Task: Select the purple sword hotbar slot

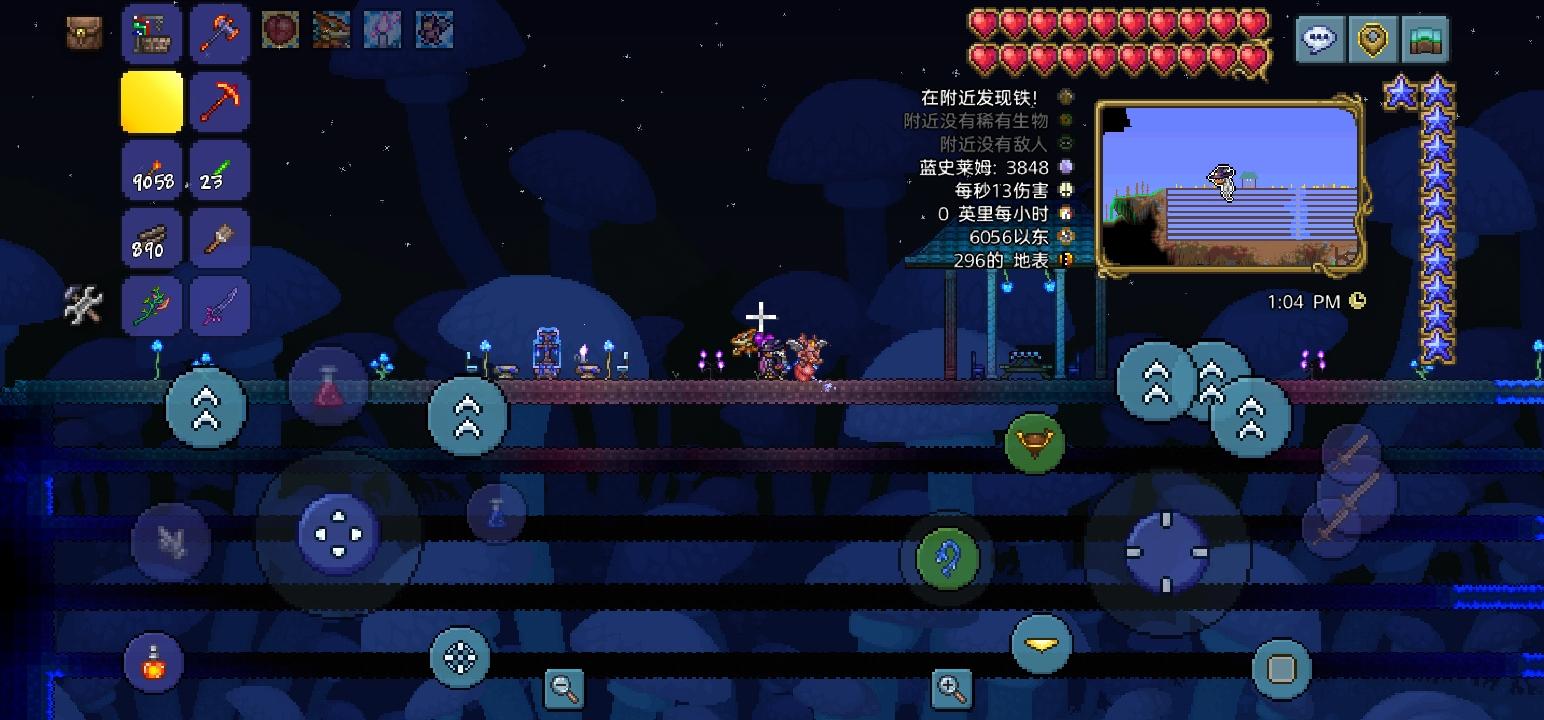Action: pyautogui.click(x=219, y=305)
